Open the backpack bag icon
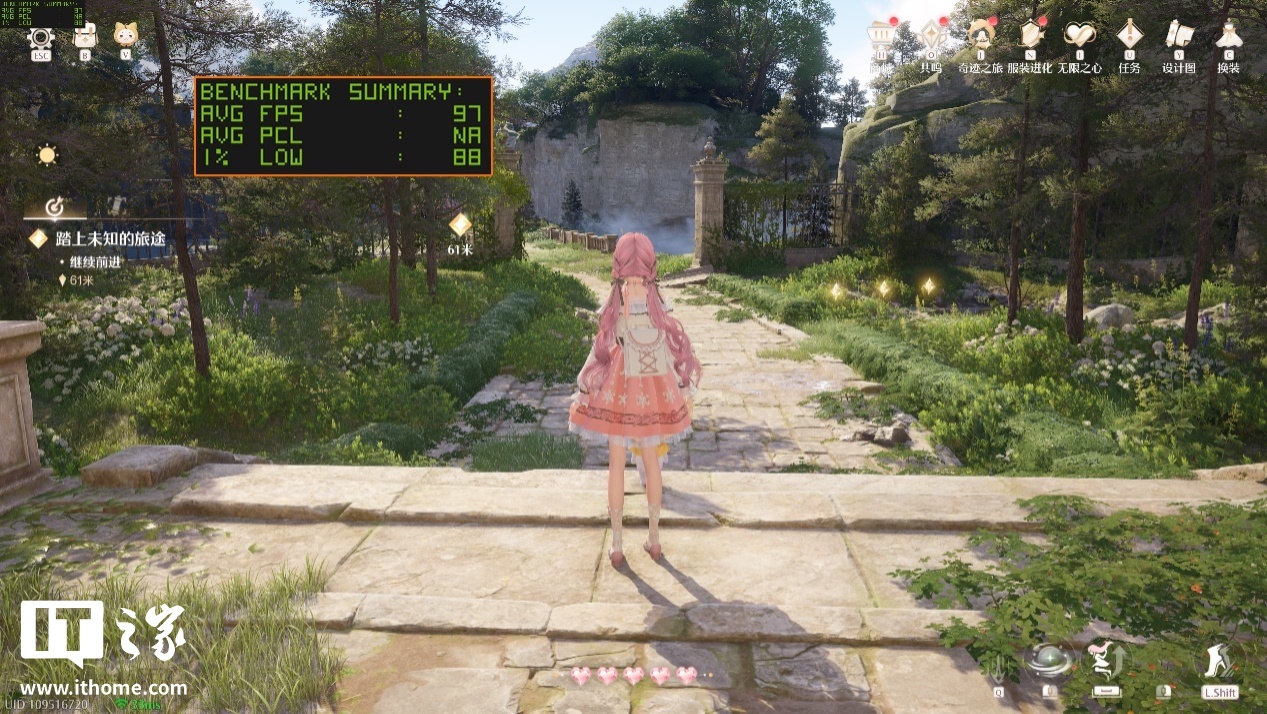 coord(85,37)
